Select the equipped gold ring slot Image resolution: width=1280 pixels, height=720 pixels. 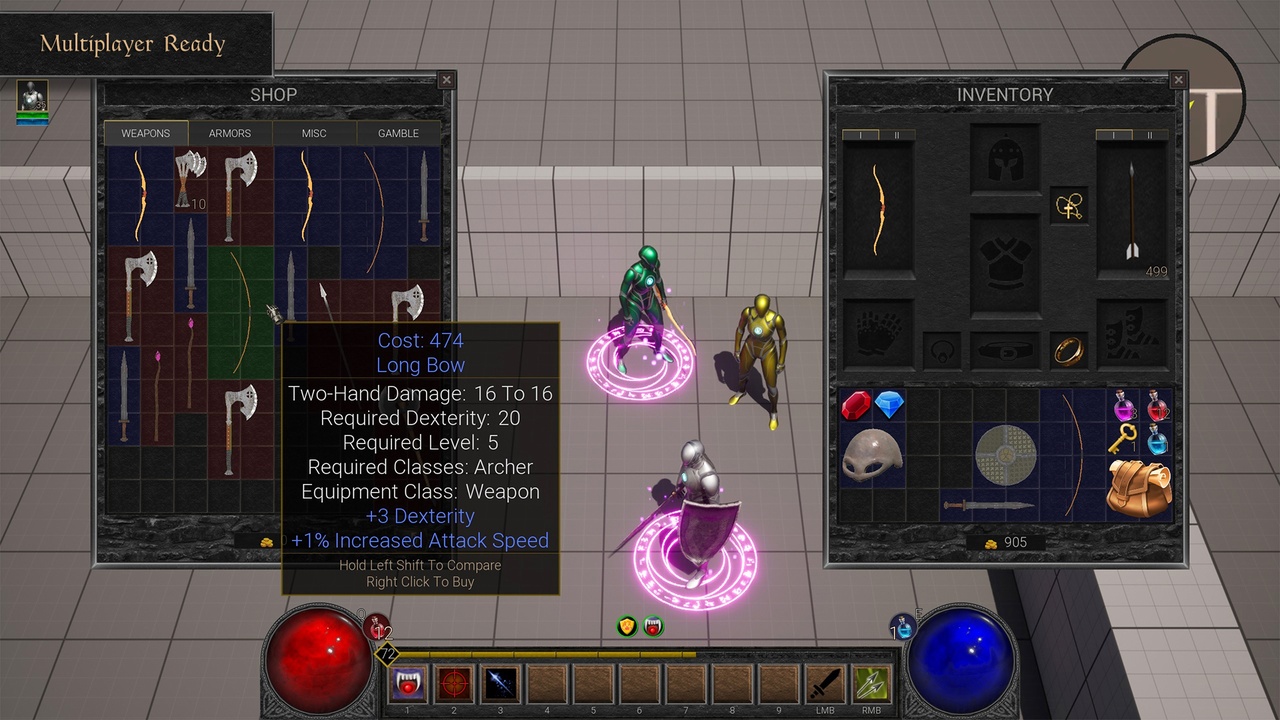[x=1069, y=349]
